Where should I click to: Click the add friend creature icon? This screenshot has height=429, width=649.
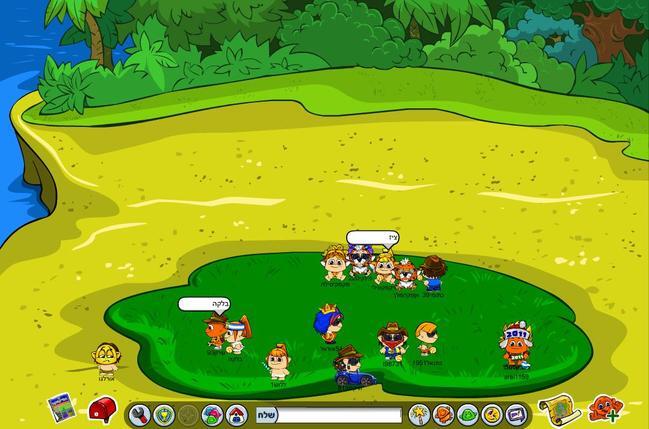pos(603,408)
